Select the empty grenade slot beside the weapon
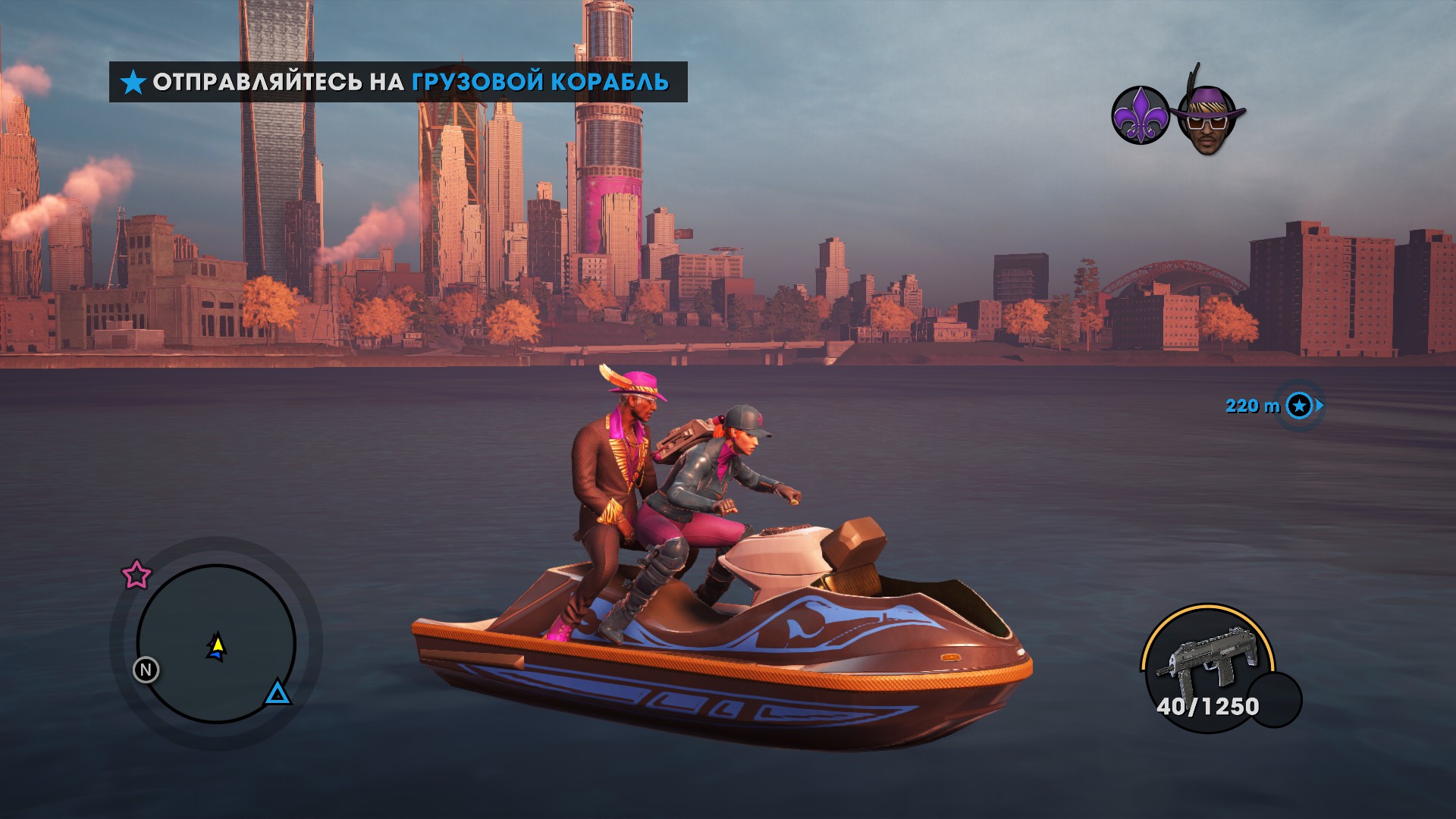The image size is (1456, 819). click(x=1276, y=700)
